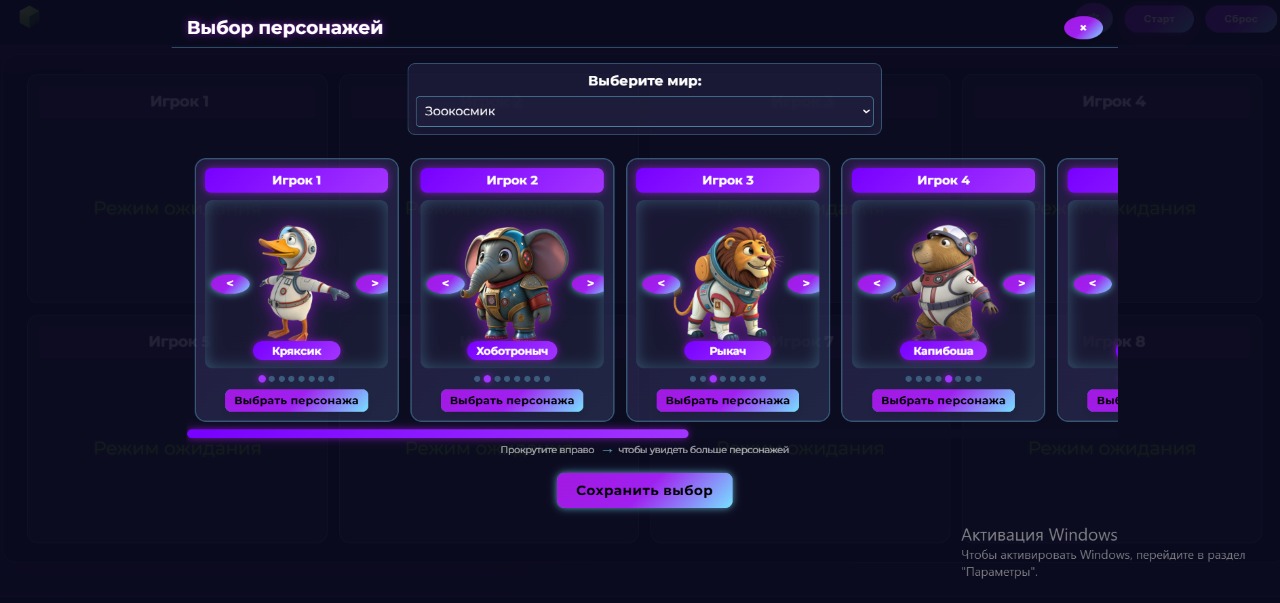Switch to next character after Хоботроныч
This screenshot has height=603, width=1280.
click(589, 284)
